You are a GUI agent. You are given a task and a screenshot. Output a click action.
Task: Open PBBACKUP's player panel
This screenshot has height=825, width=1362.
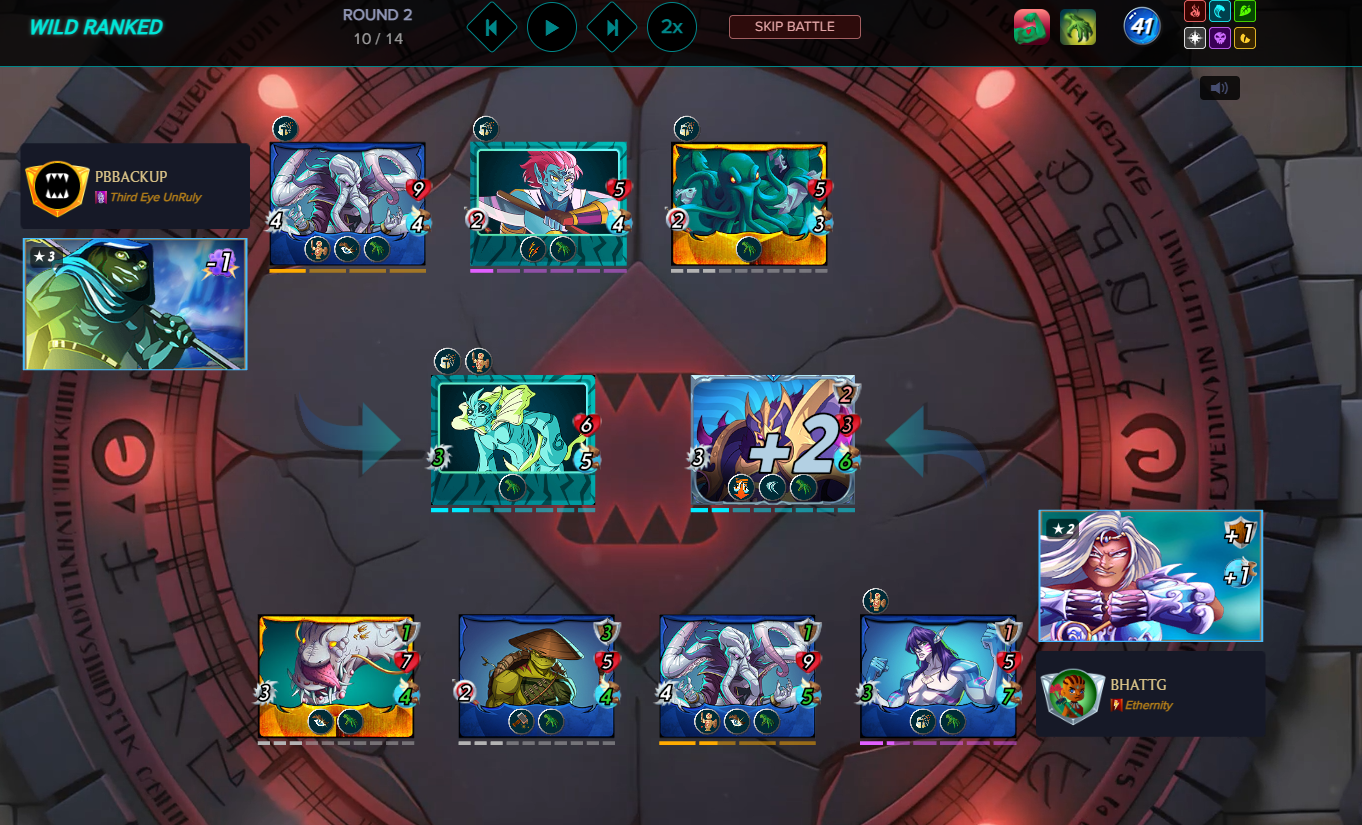(135, 186)
